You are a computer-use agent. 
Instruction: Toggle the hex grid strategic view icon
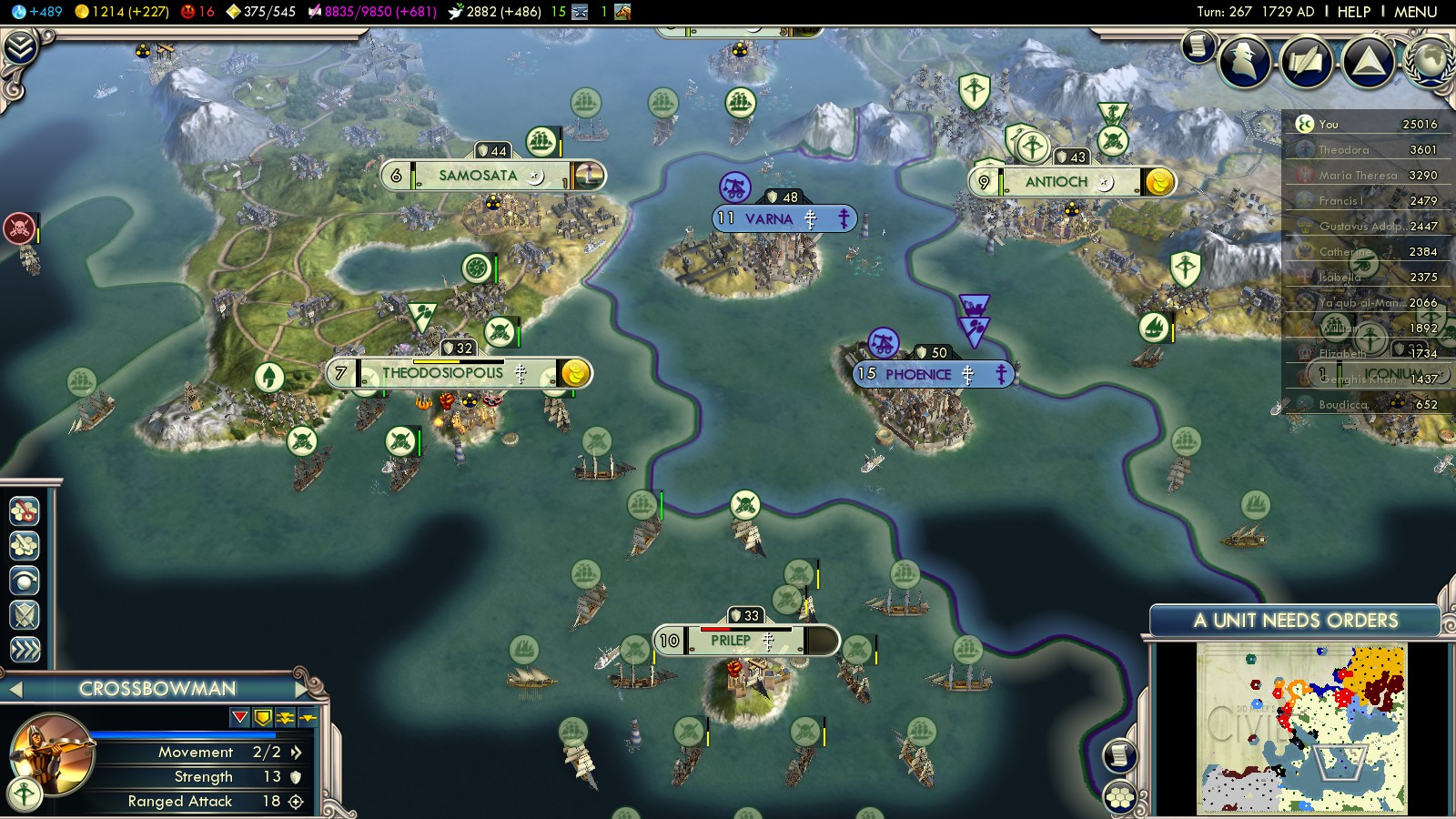point(1120,797)
